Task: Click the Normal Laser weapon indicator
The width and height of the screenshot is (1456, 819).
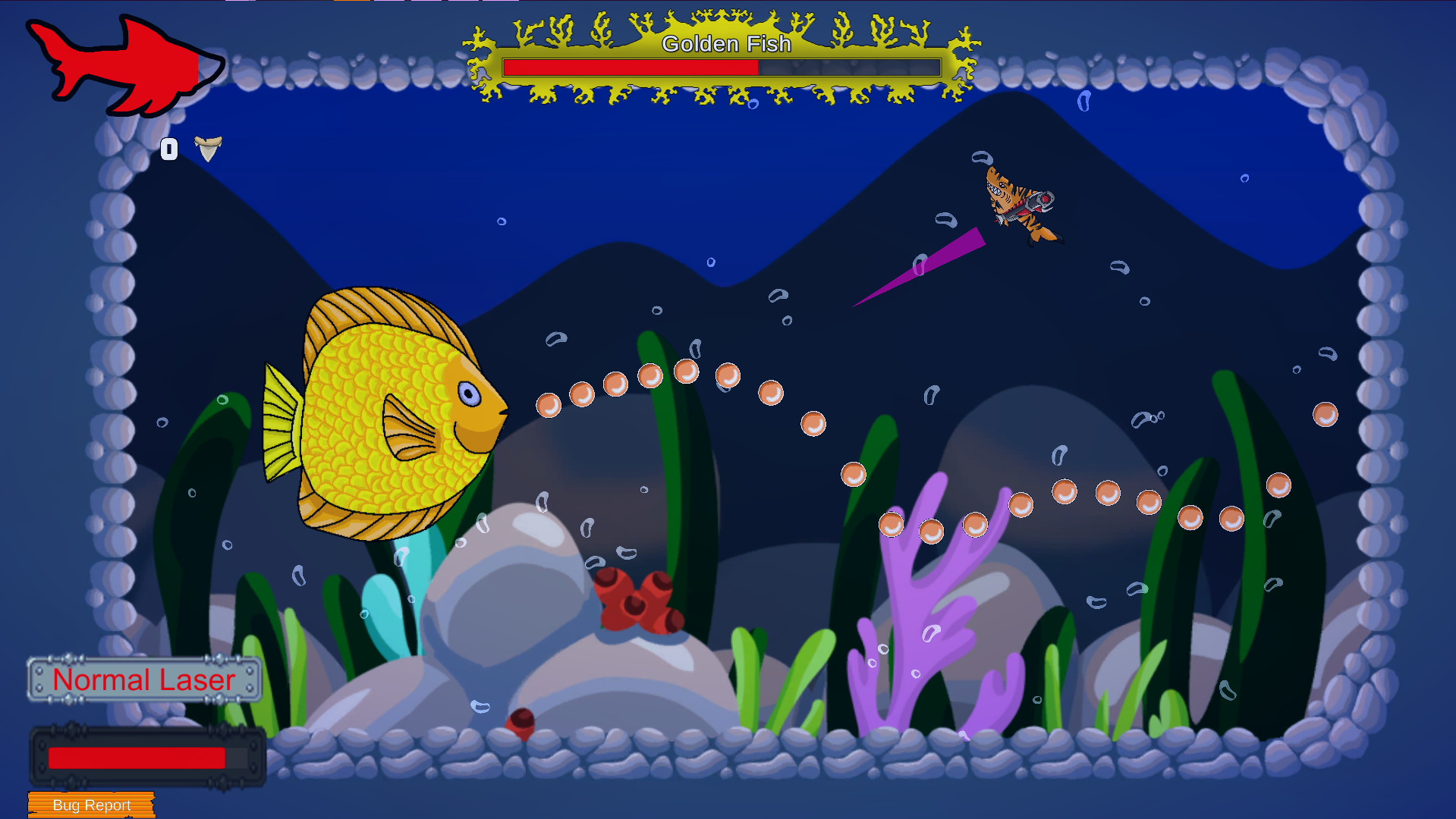Action: pos(144,680)
